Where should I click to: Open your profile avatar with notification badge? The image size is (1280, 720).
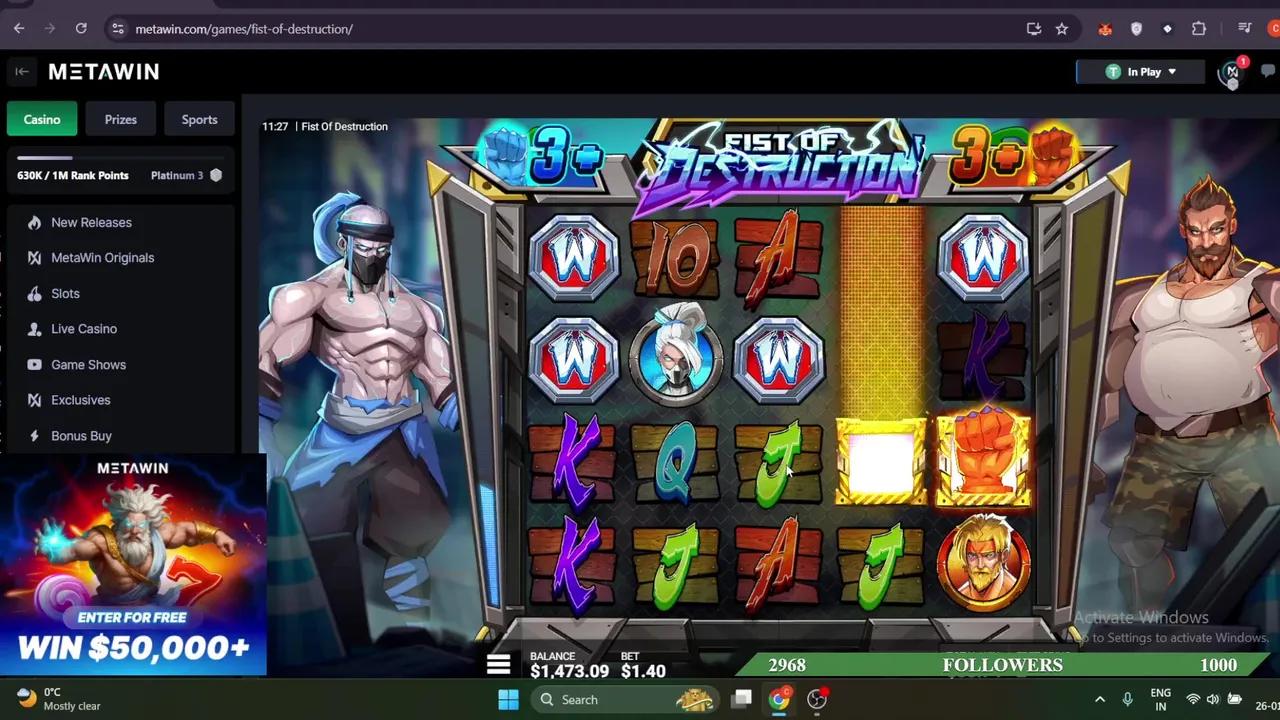(x=1231, y=72)
